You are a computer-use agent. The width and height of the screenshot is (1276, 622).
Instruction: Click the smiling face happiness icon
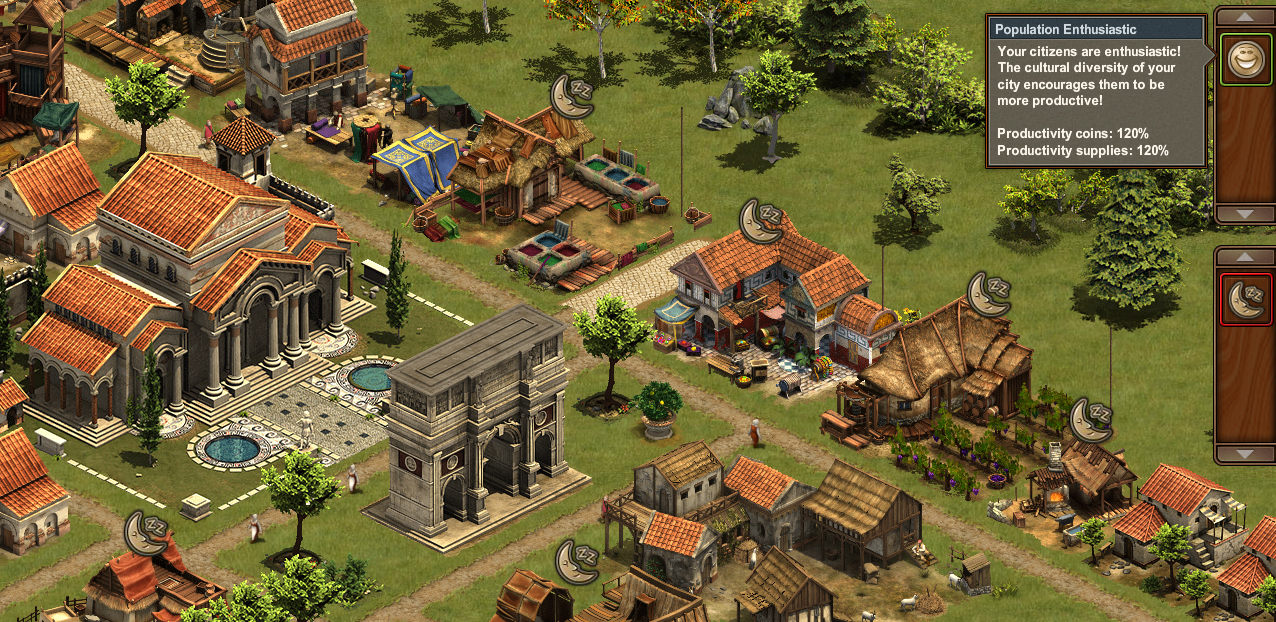1245,59
